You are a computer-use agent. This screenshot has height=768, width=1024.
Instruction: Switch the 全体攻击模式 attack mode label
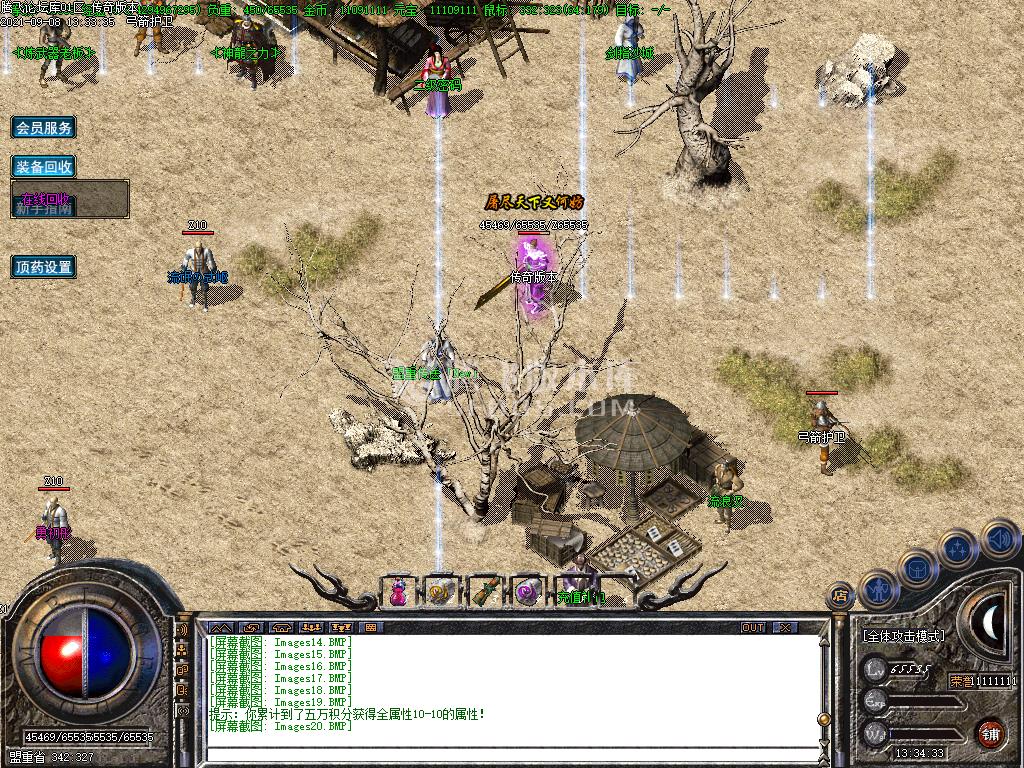pos(903,636)
